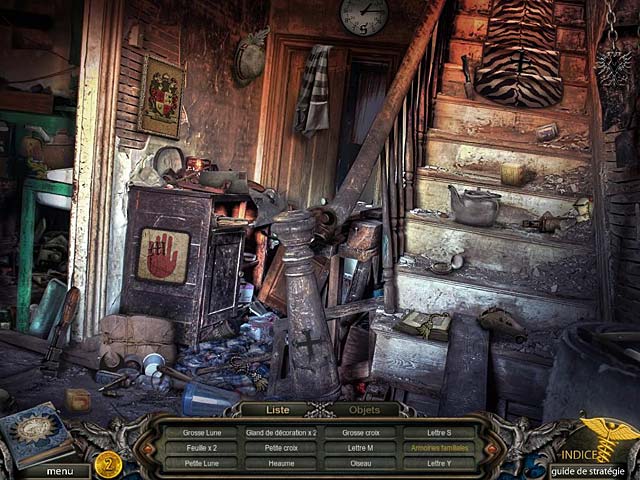Open the journal book icon

(x=37, y=436)
